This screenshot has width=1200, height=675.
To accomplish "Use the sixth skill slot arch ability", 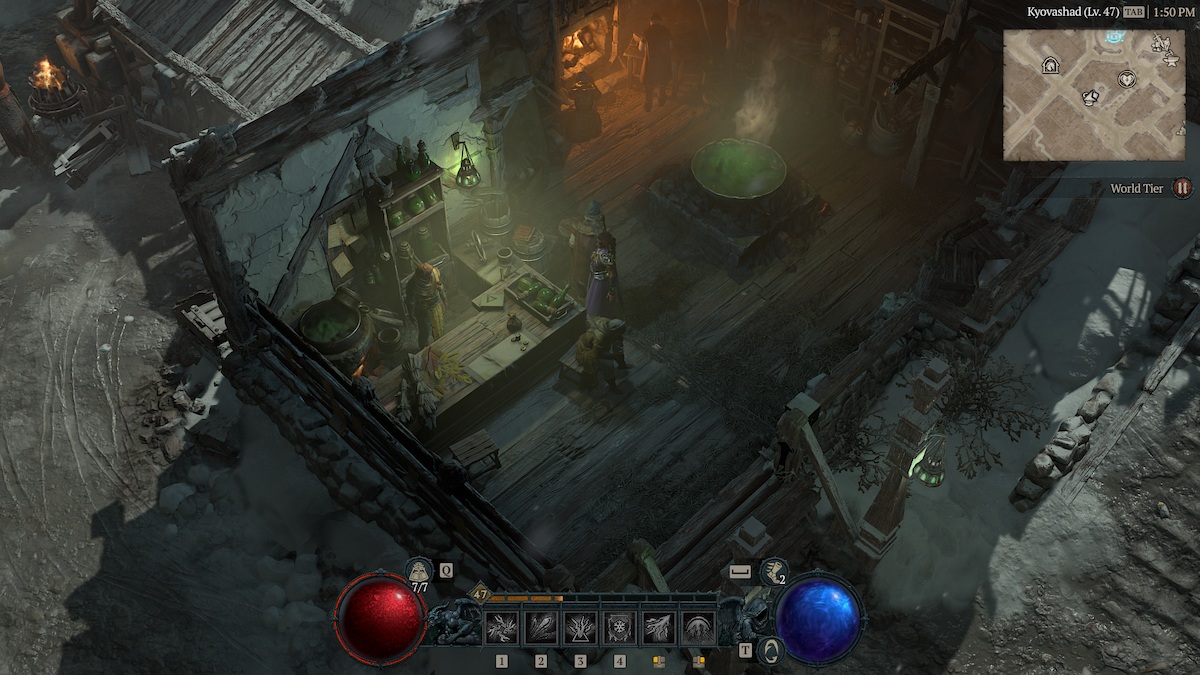I will (x=698, y=628).
